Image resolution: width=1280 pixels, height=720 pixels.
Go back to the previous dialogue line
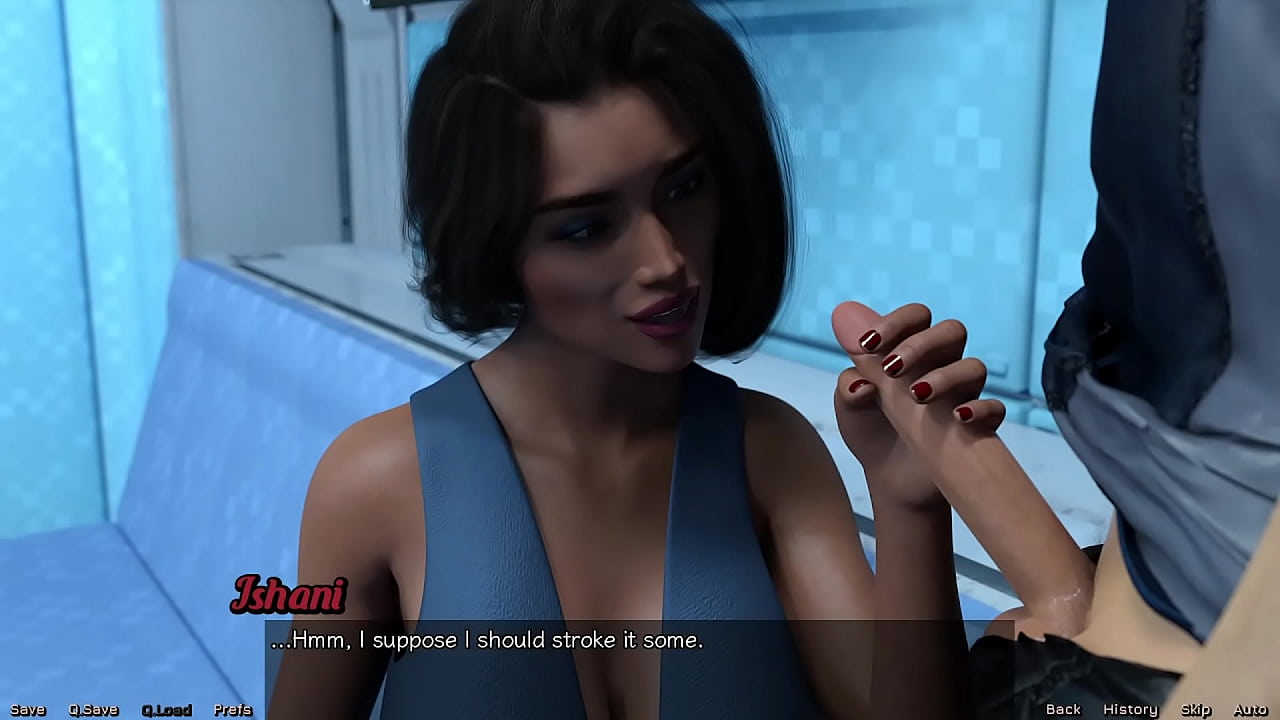1063,709
